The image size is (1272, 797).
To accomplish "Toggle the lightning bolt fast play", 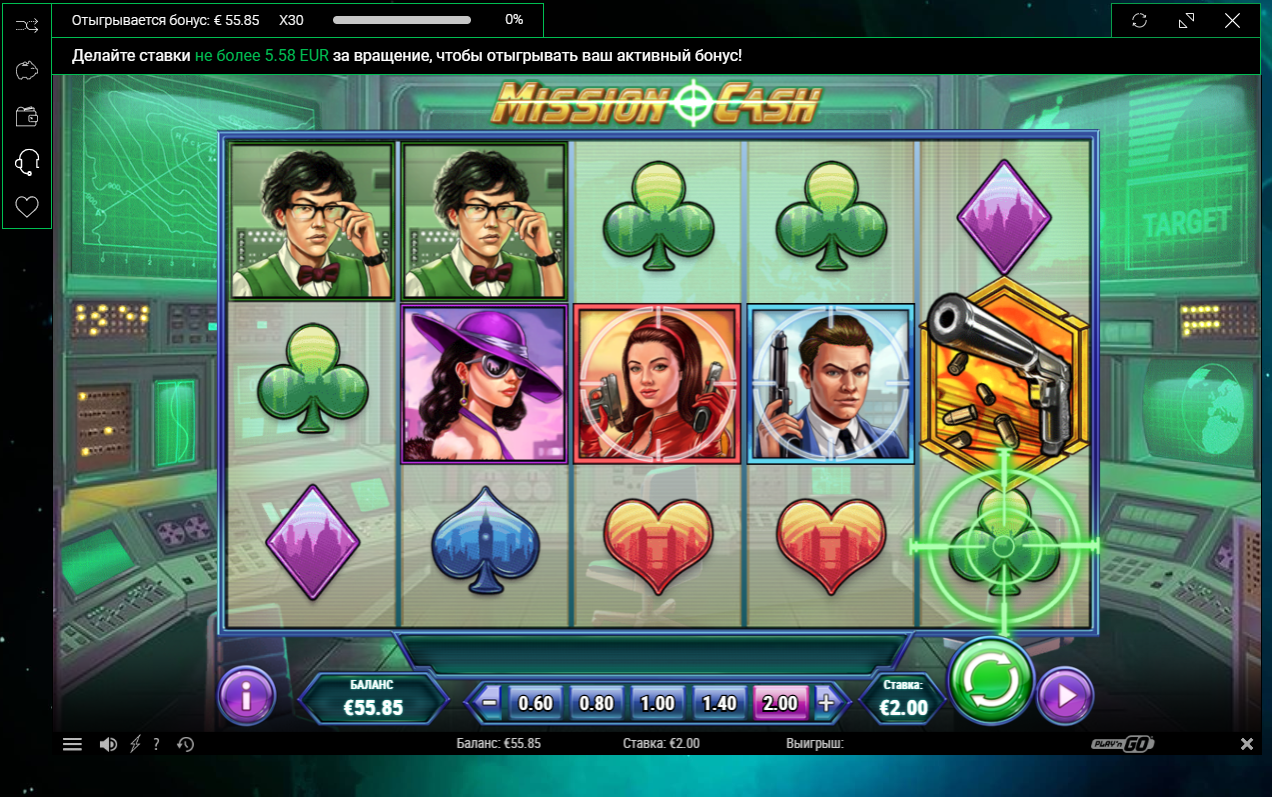I will (x=135, y=744).
